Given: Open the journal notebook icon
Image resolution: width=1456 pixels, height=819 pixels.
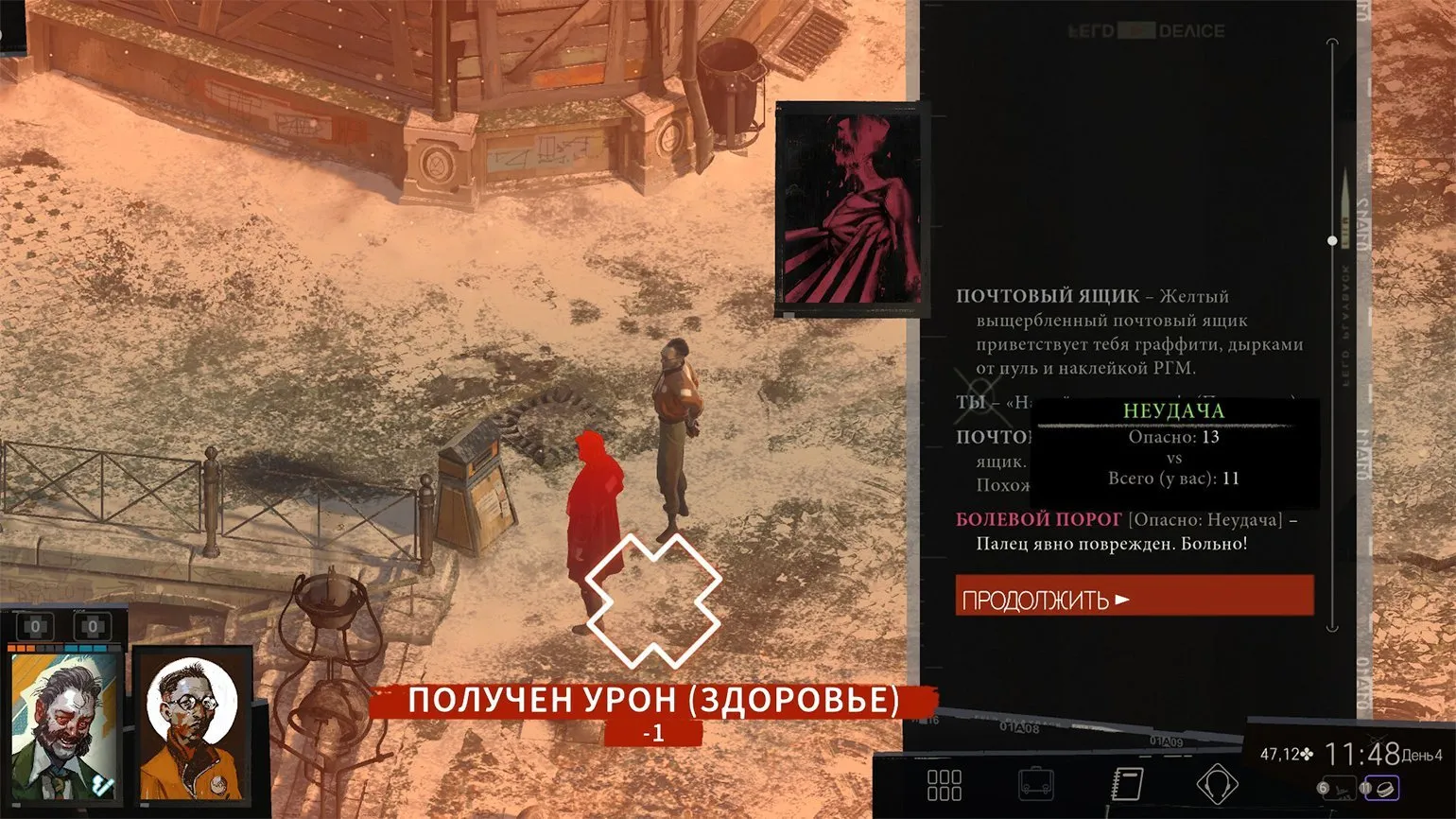Looking at the screenshot, I should pyautogui.click(x=1126, y=784).
